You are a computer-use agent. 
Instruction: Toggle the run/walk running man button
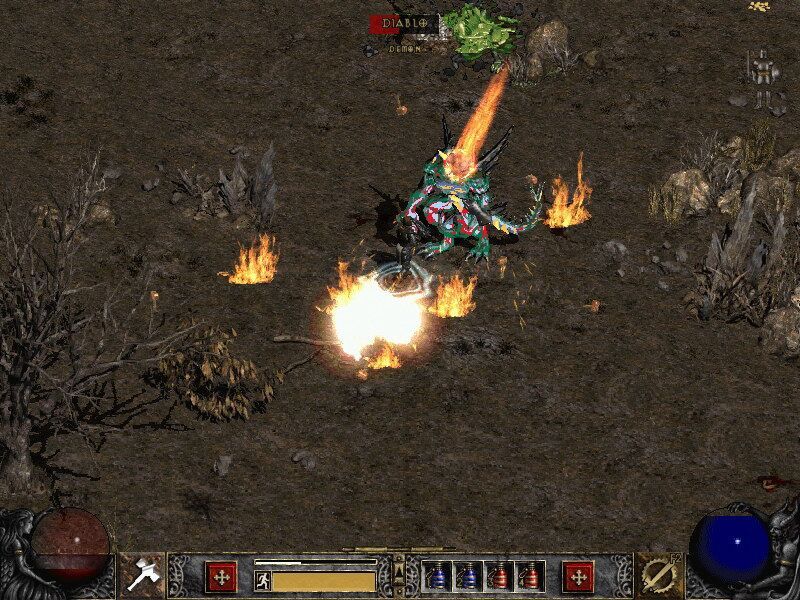pos(262,580)
